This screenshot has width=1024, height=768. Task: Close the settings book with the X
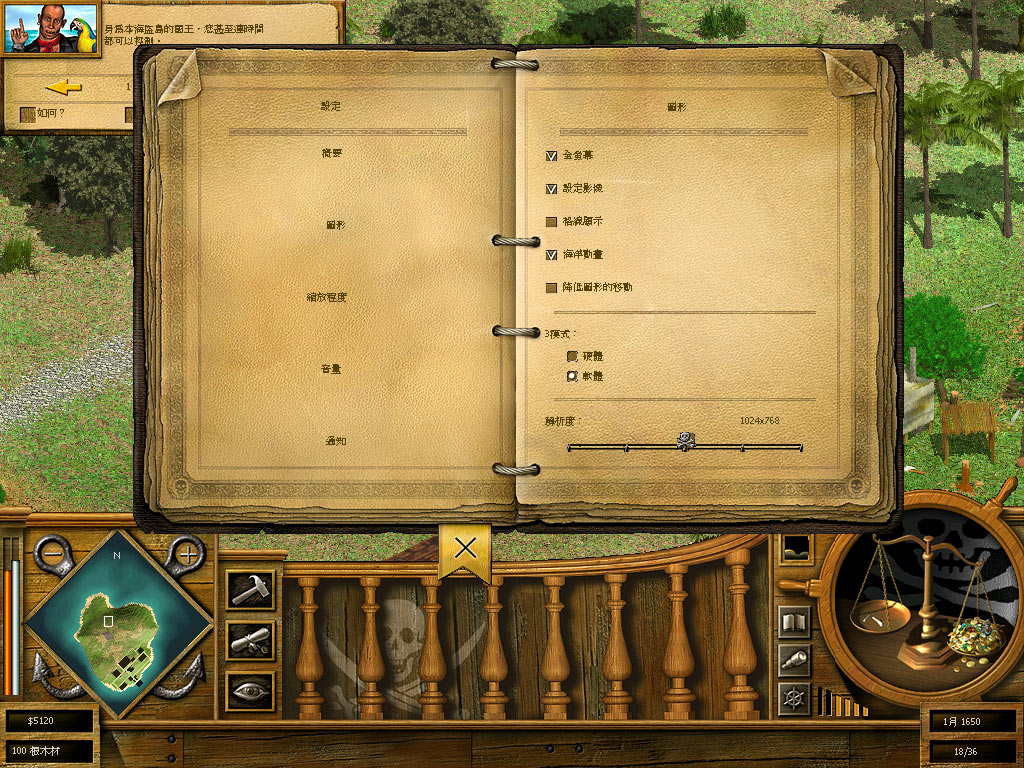click(465, 548)
